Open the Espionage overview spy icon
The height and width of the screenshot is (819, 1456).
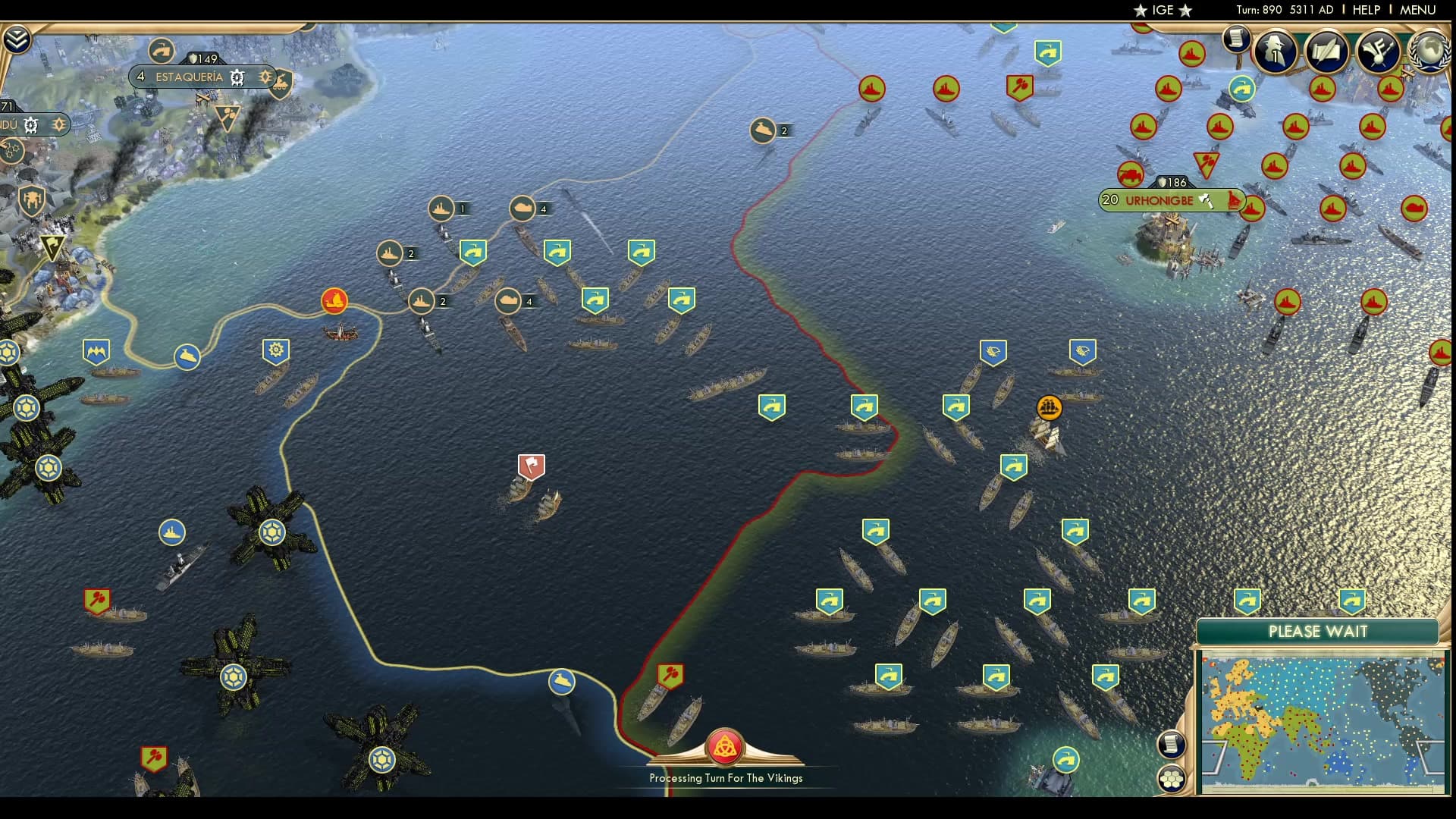tap(1274, 51)
